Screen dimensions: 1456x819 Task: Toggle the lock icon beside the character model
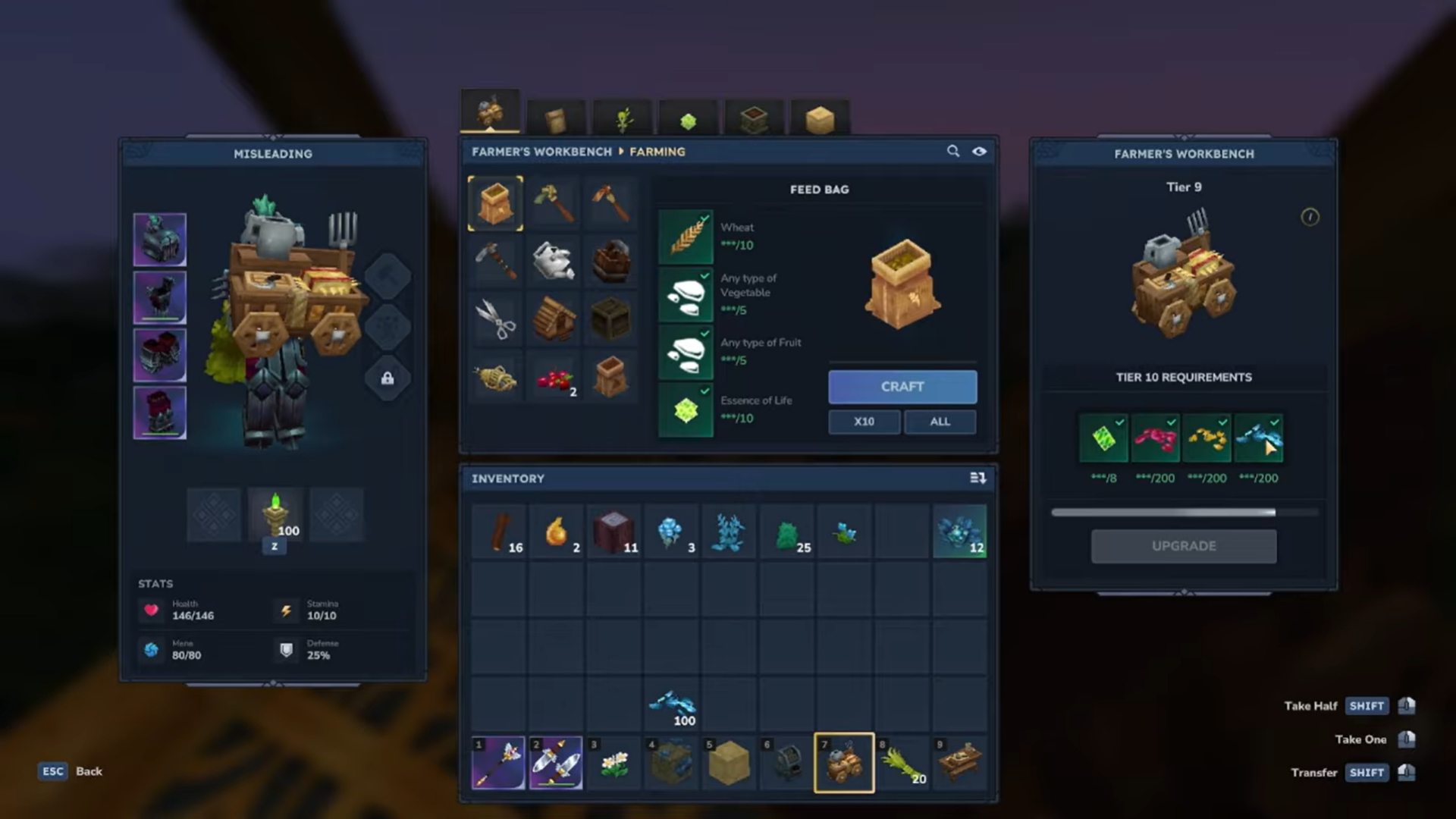point(387,378)
